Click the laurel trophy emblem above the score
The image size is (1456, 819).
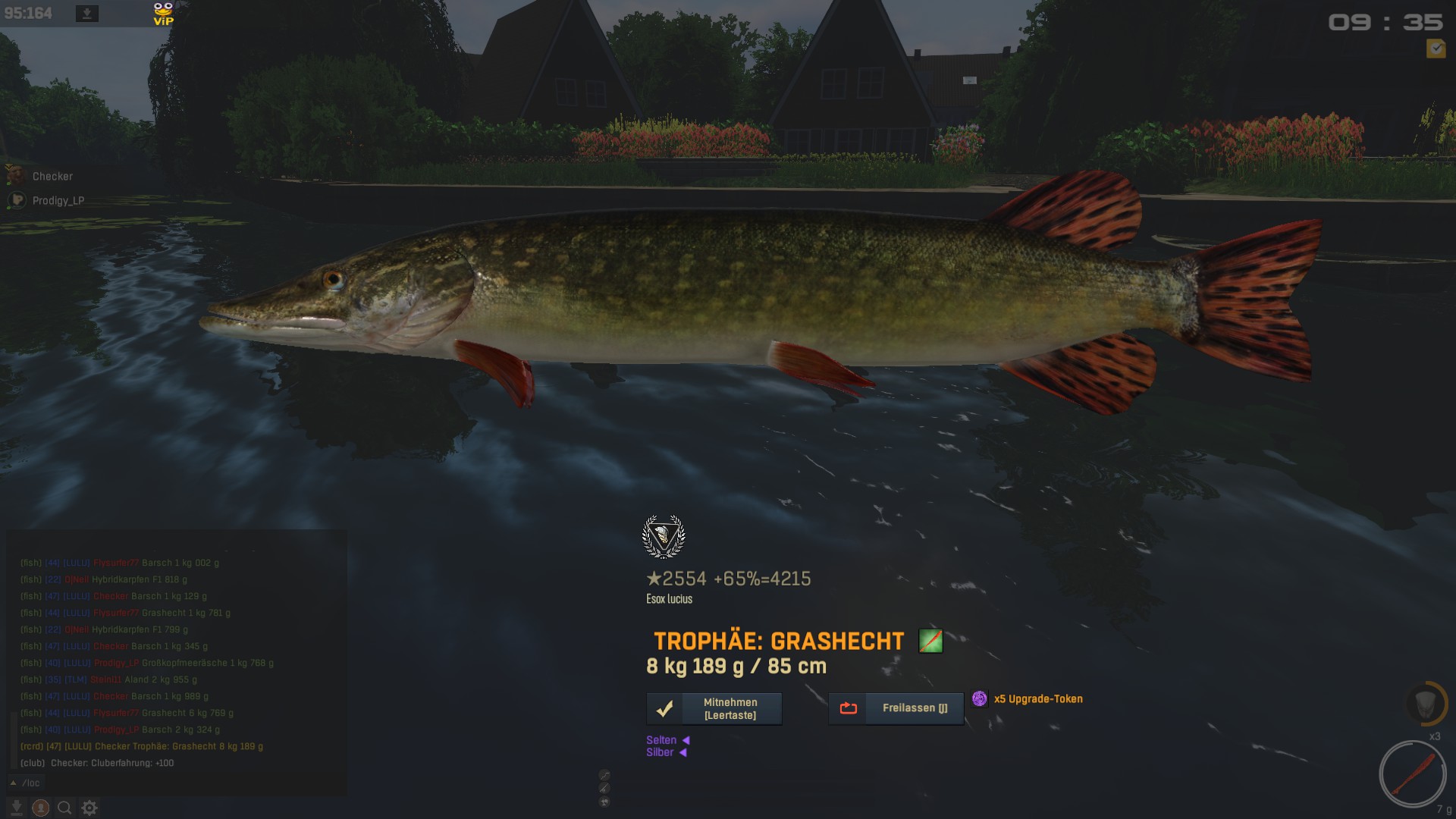(664, 536)
